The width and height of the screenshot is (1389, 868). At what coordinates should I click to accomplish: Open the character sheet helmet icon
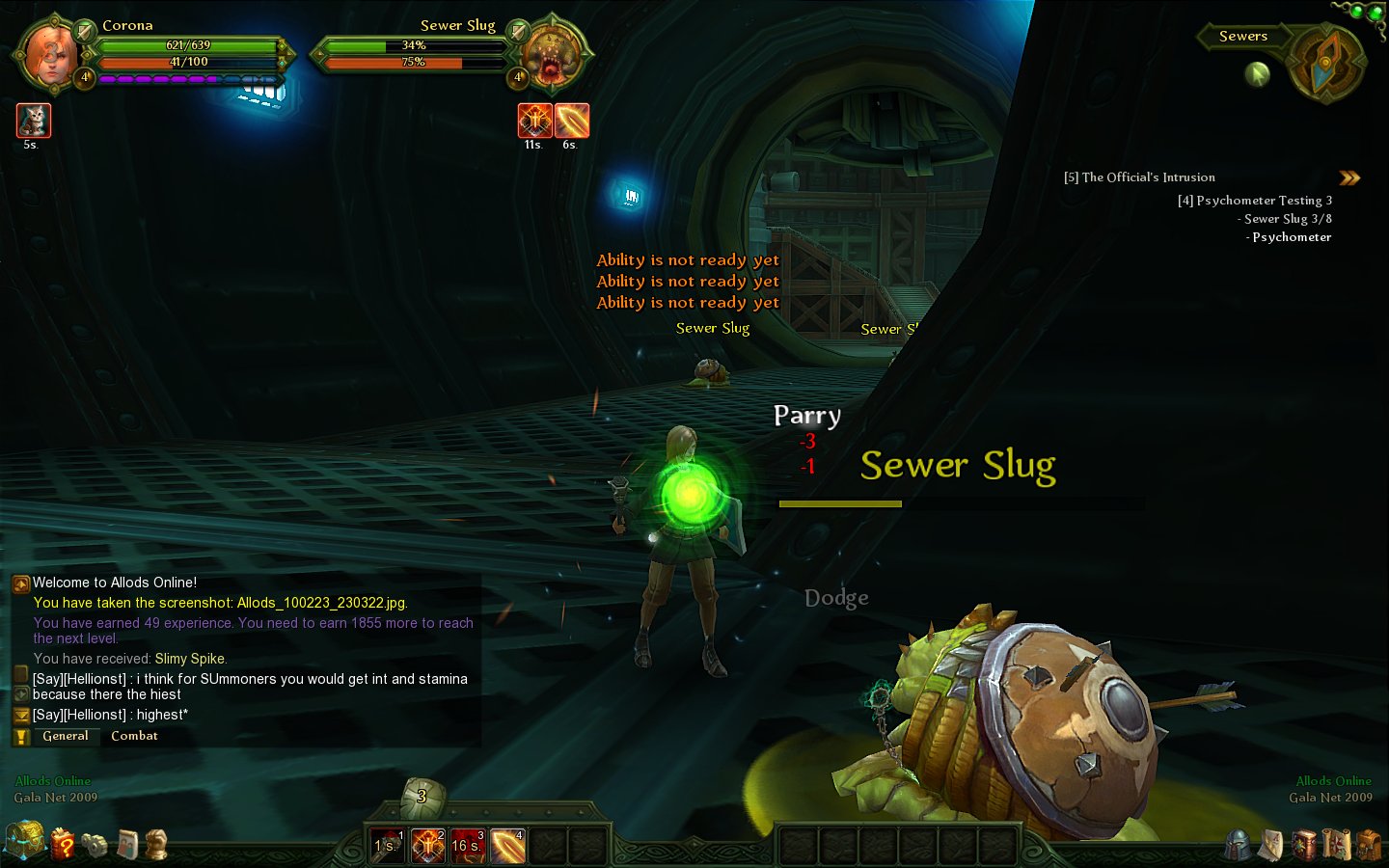[1238, 845]
